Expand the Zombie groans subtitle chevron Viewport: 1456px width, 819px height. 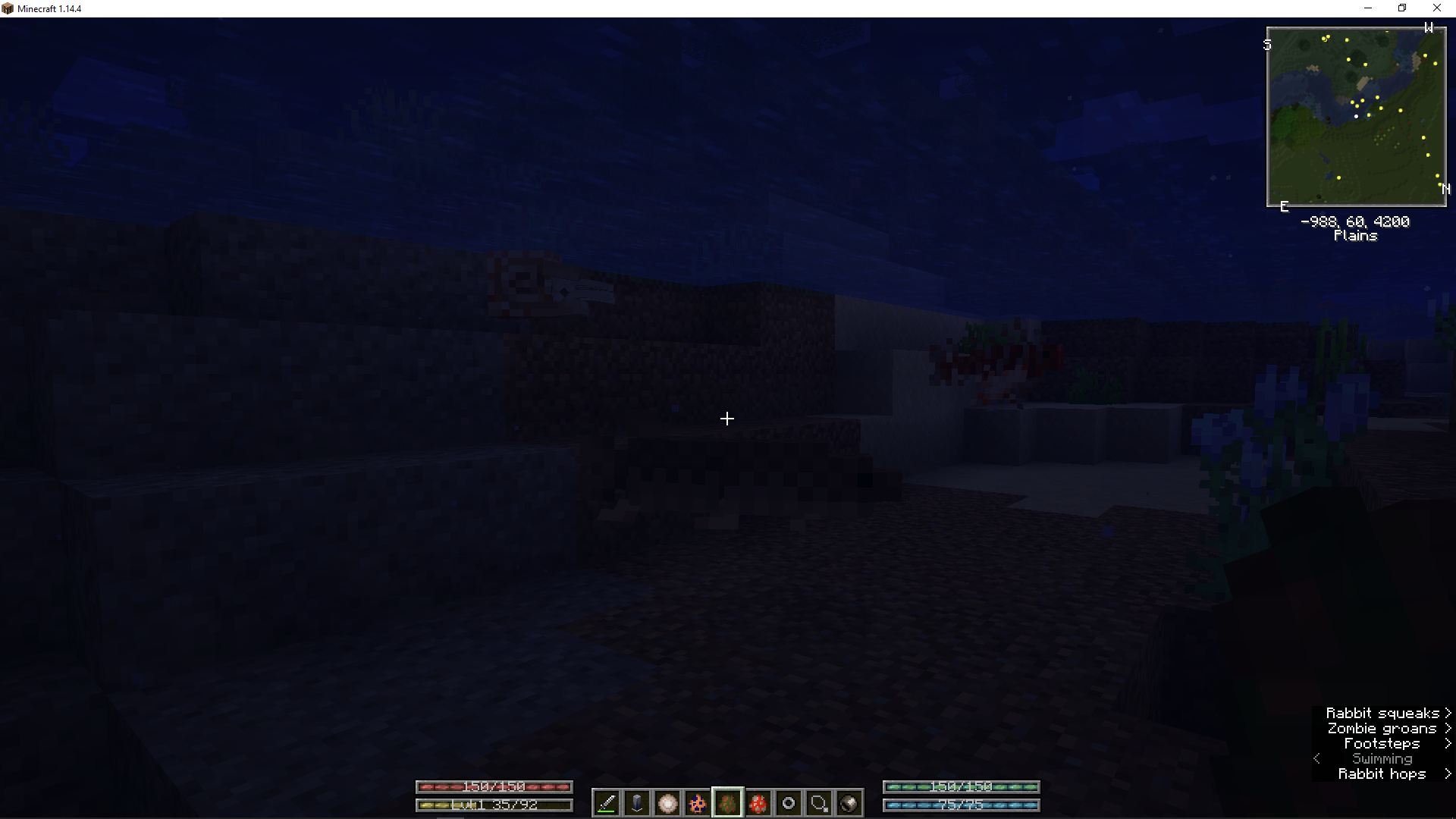click(x=1448, y=728)
